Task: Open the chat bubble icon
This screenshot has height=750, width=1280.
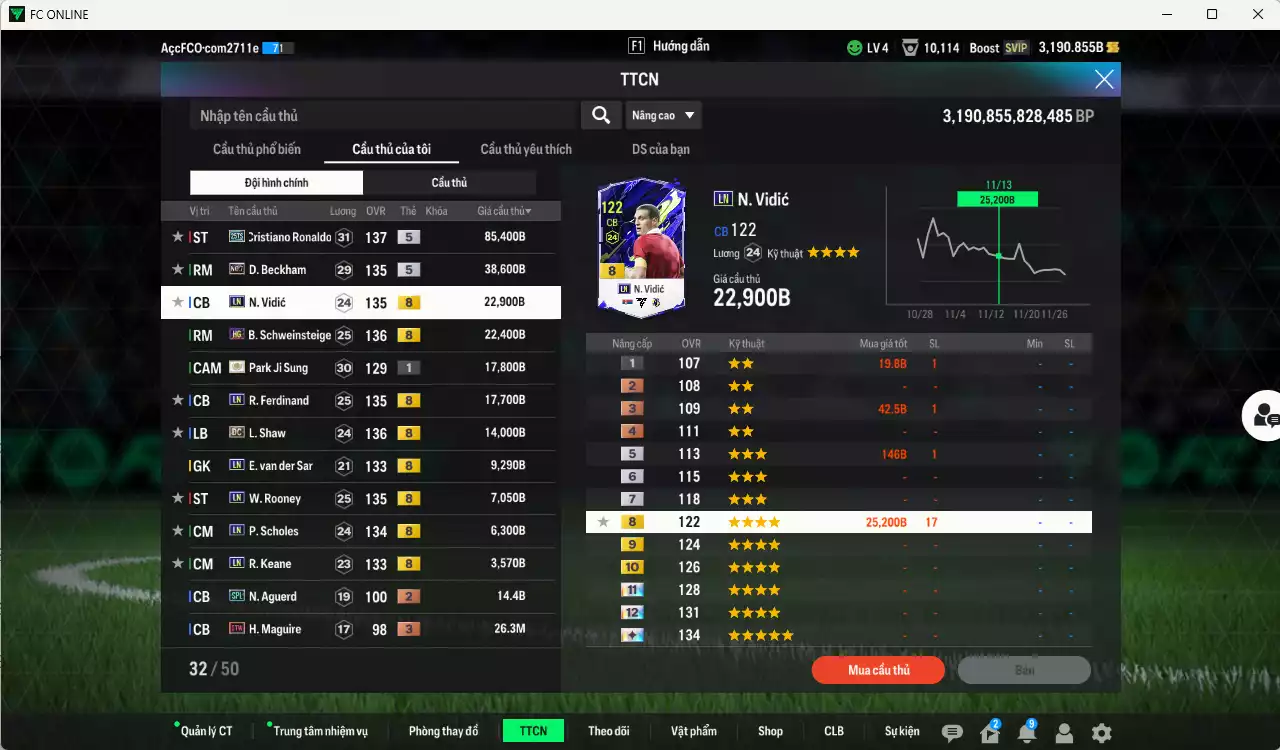Action: pyautogui.click(x=952, y=732)
